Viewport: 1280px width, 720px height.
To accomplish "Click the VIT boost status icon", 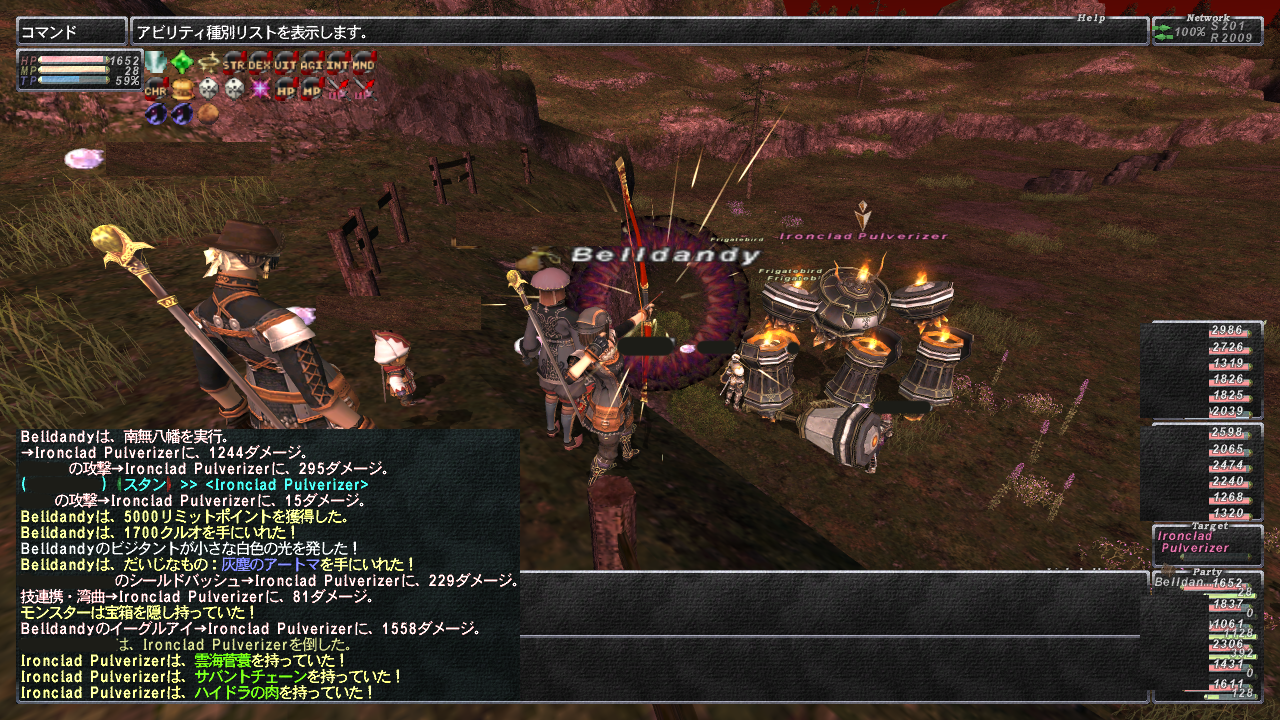I will [x=286, y=64].
